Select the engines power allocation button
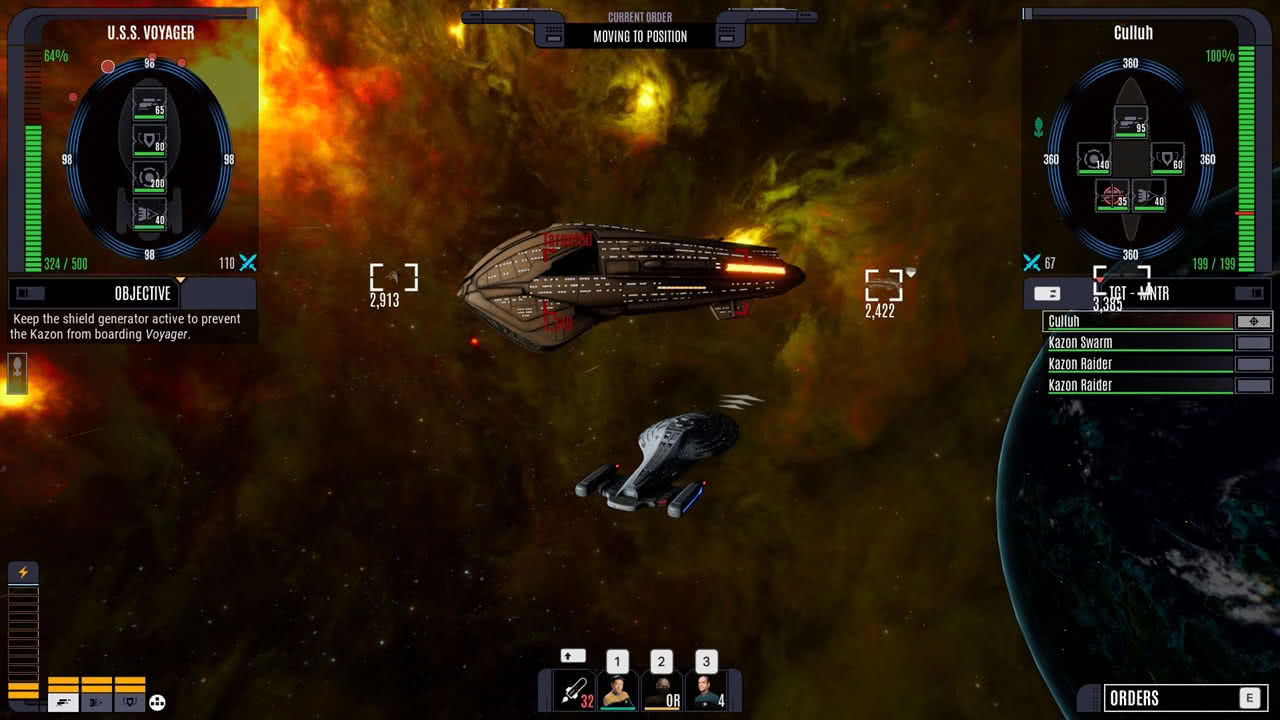 (x=97, y=702)
